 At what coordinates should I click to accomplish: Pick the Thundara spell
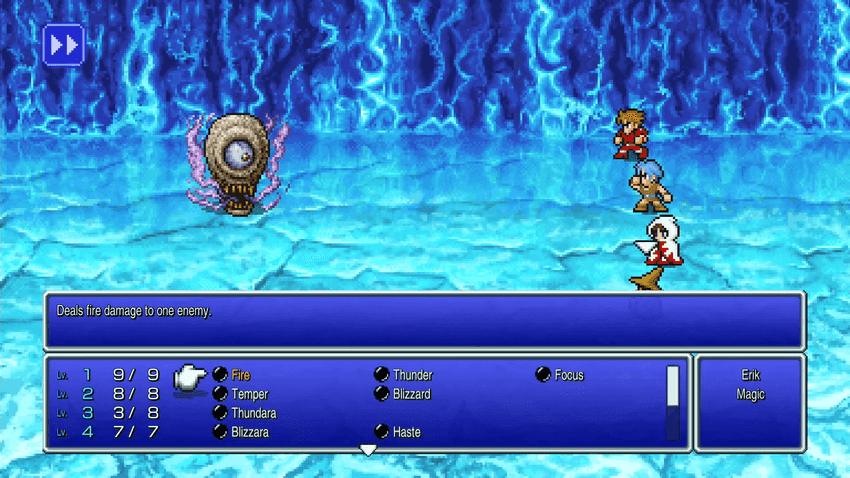tap(253, 413)
